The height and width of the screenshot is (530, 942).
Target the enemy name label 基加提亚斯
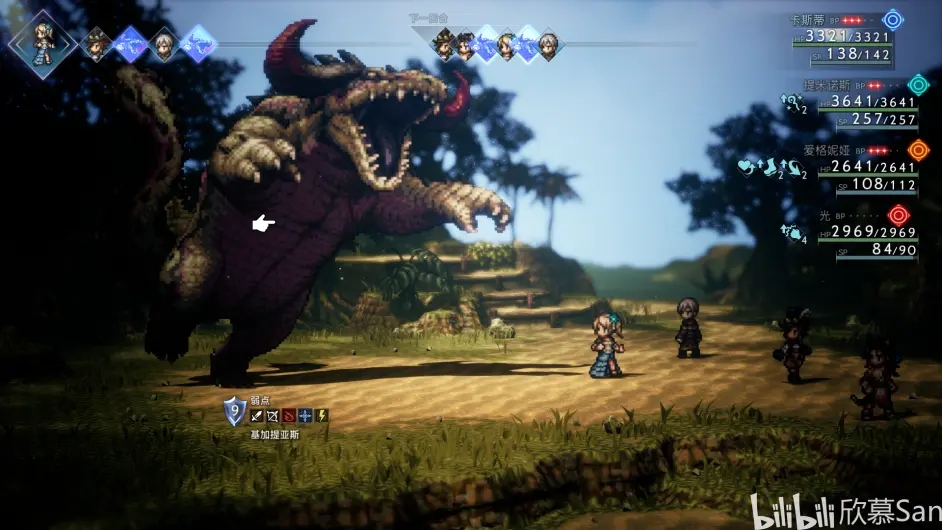[x=274, y=435]
